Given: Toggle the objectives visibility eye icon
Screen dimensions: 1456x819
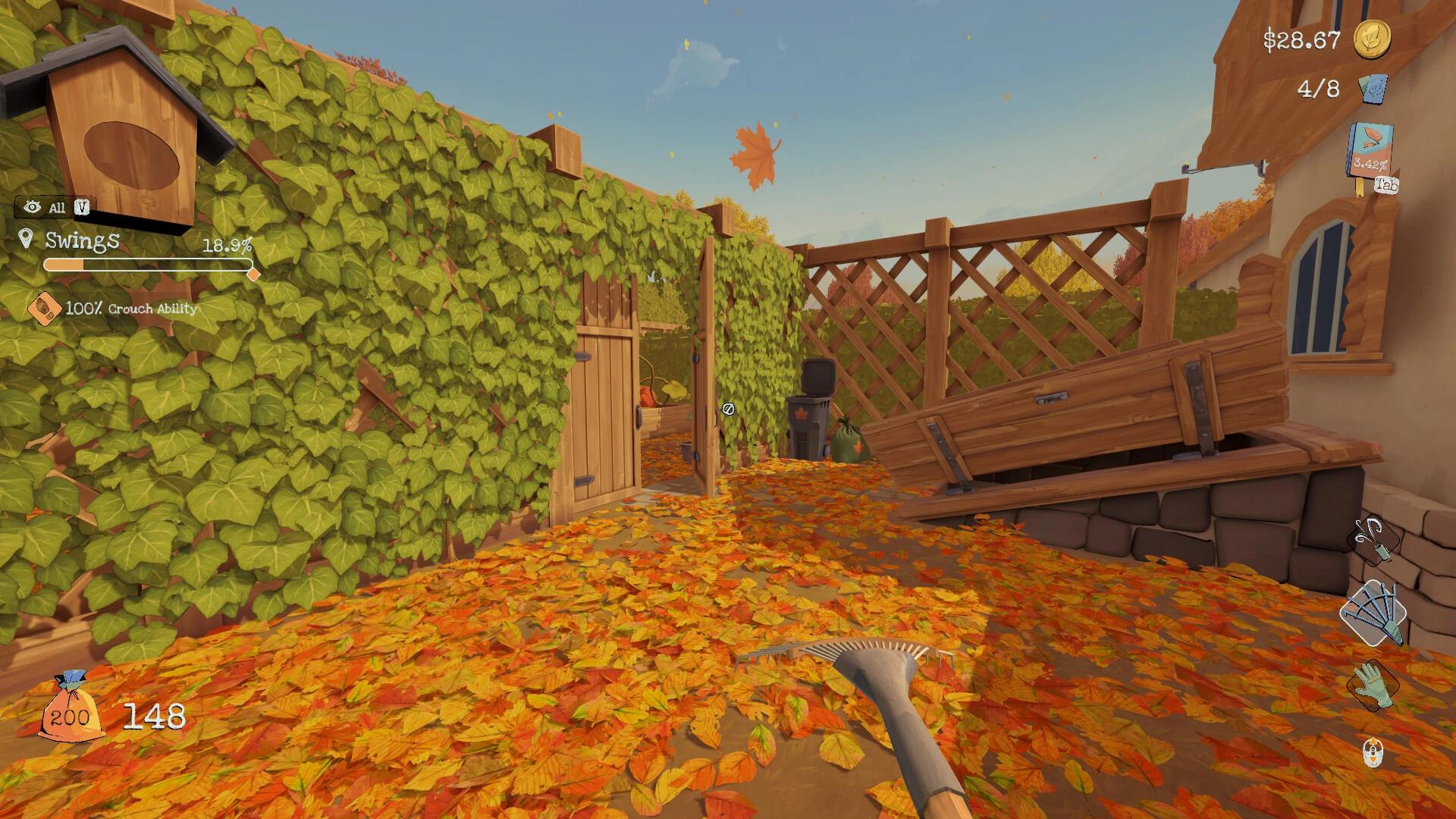Looking at the screenshot, I should click(30, 206).
